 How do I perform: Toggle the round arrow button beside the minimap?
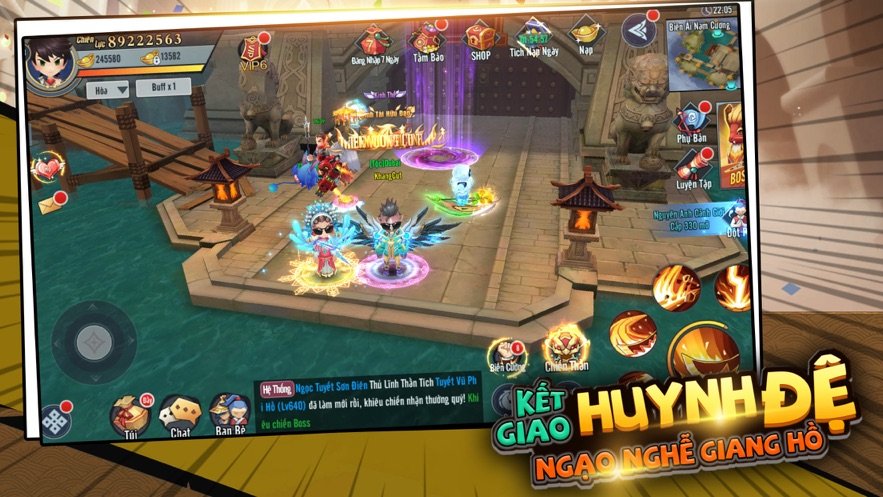point(639,31)
